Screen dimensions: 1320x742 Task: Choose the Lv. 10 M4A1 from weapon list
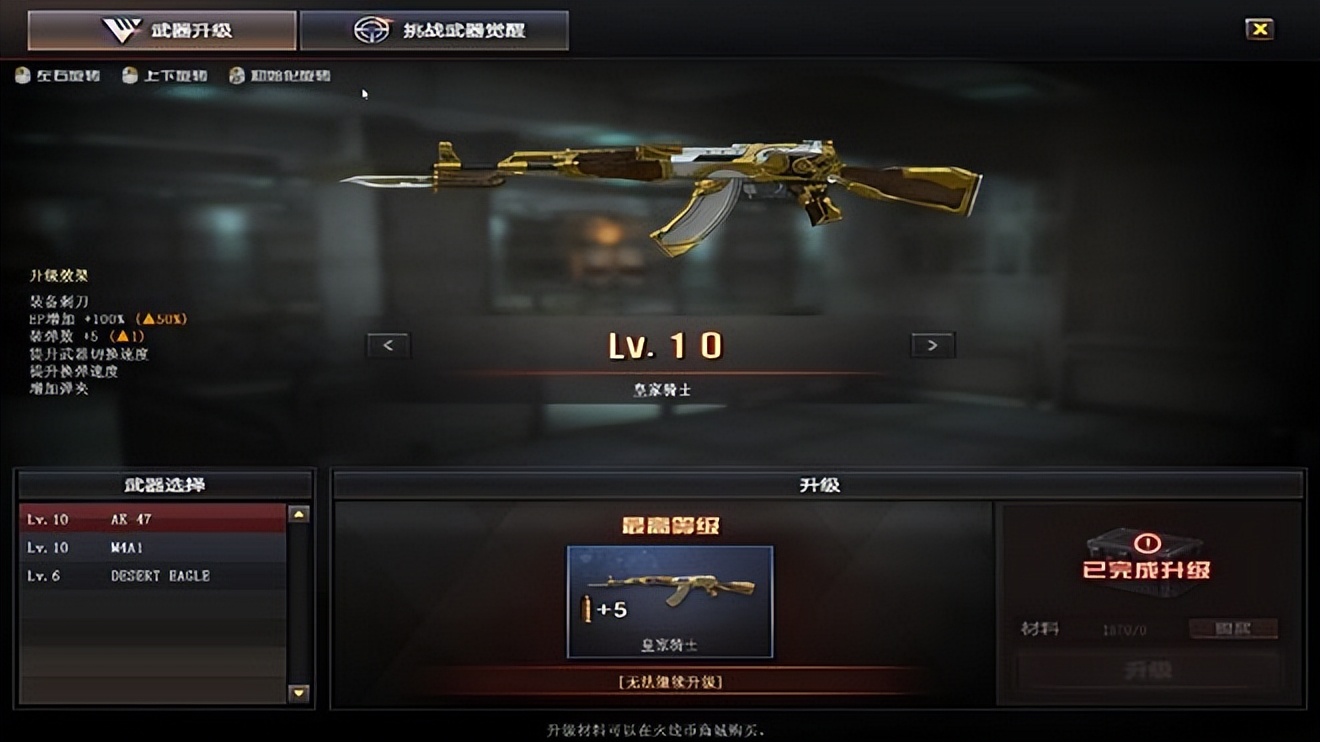click(x=152, y=547)
